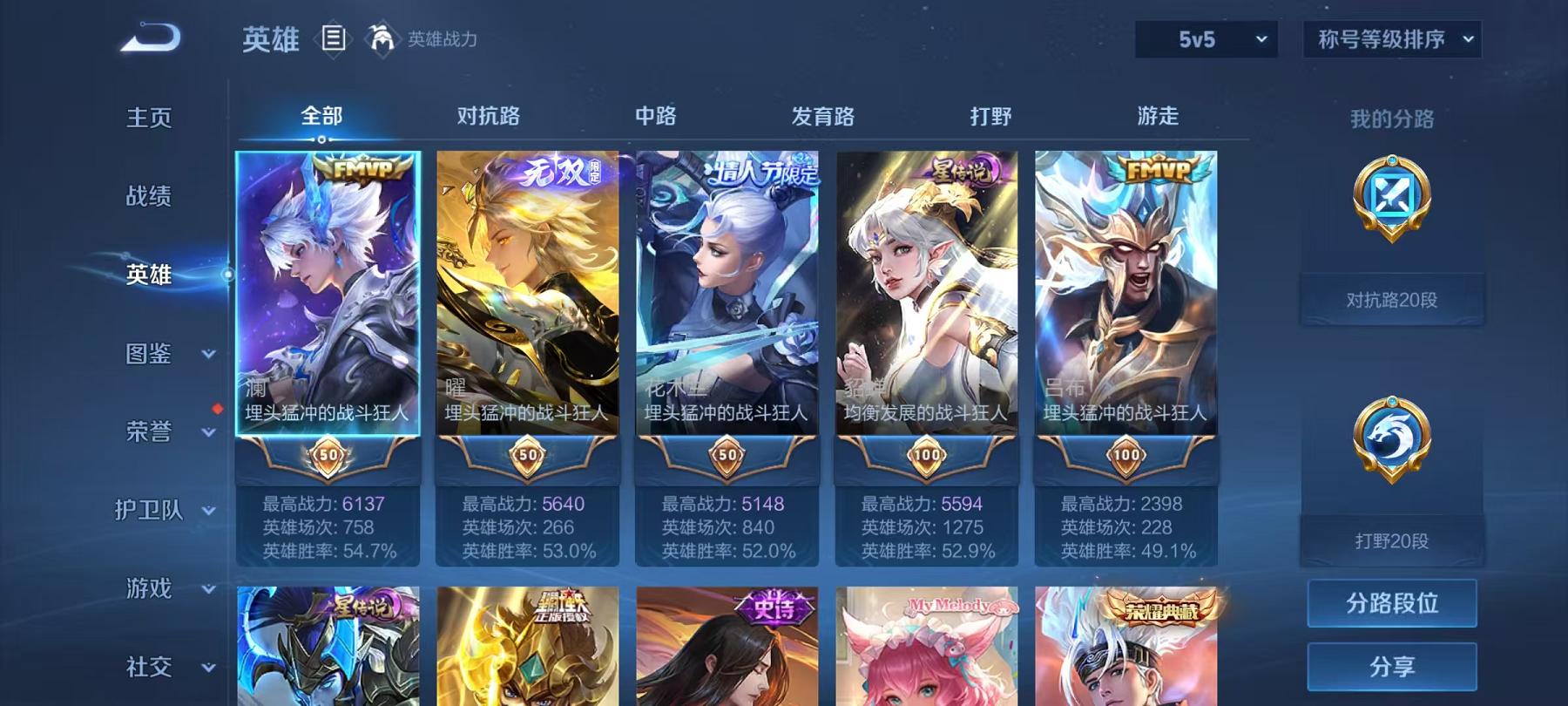Click the 分路段位 button
This screenshot has height=706, width=1568.
(1391, 603)
